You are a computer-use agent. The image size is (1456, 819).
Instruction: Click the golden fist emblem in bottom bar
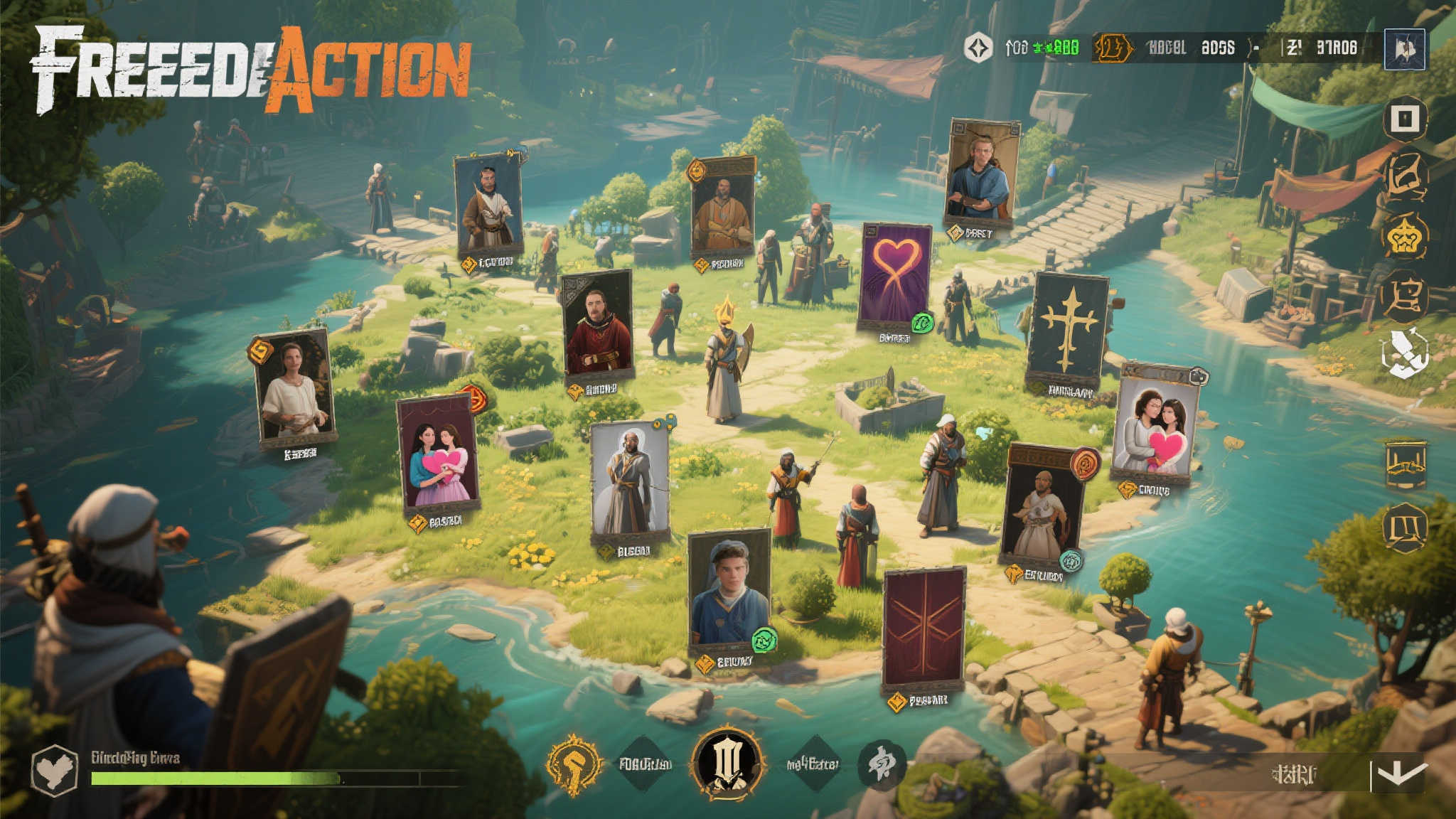574,764
